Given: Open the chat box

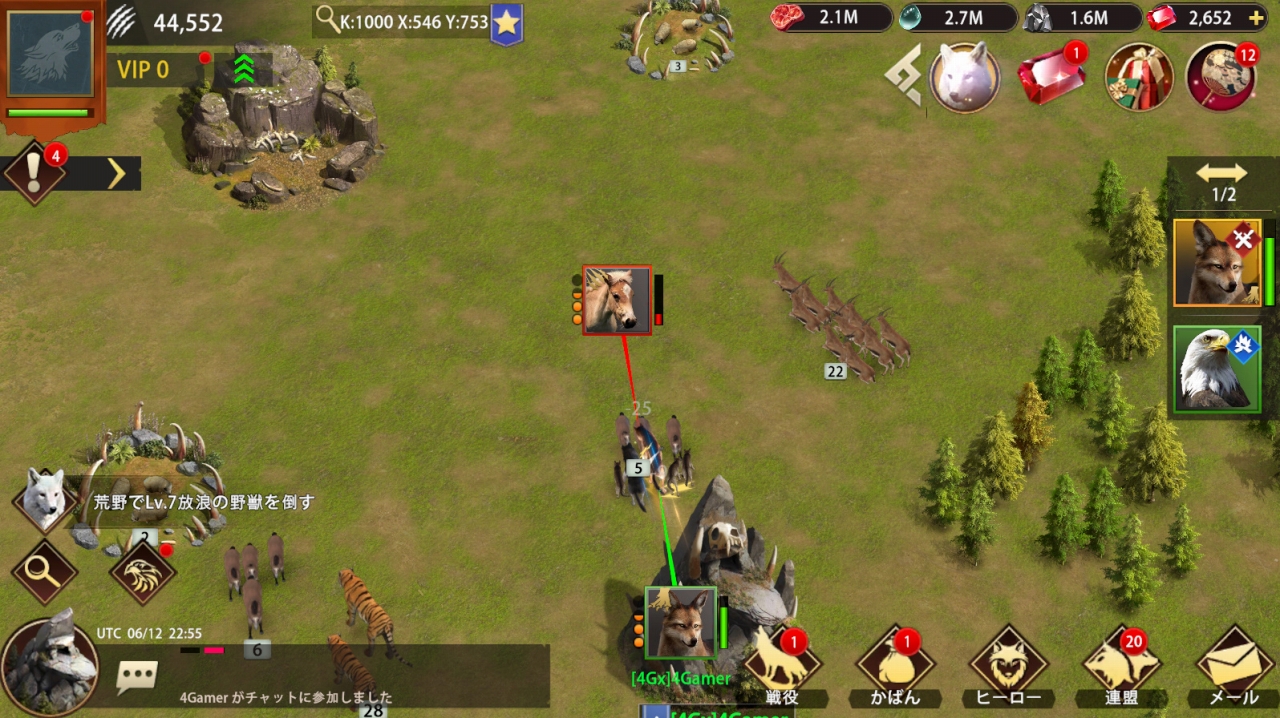Looking at the screenshot, I should [137, 676].
